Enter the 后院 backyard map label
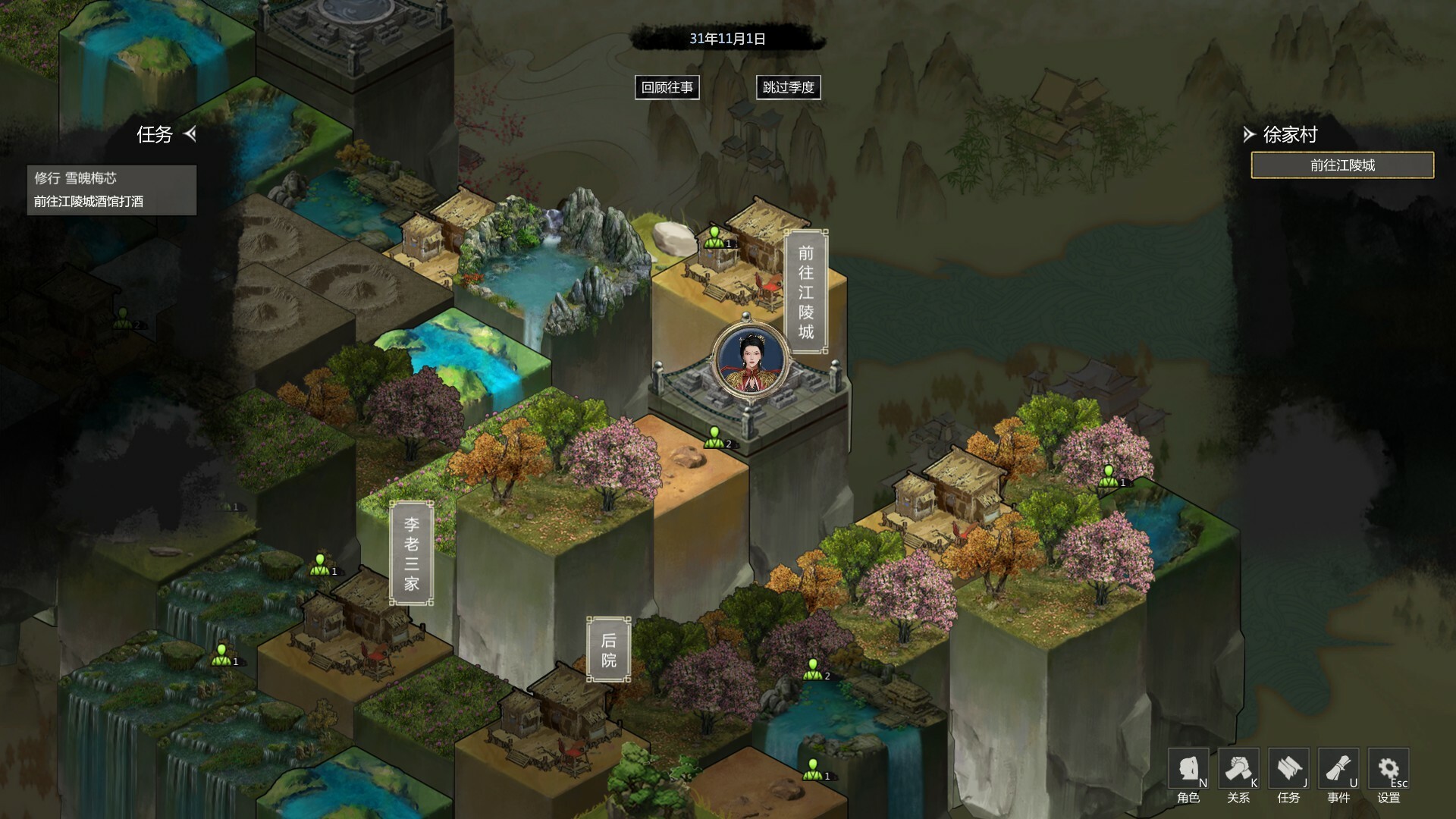This screenshot has width=1456, height=819. (x=608, y=650)
